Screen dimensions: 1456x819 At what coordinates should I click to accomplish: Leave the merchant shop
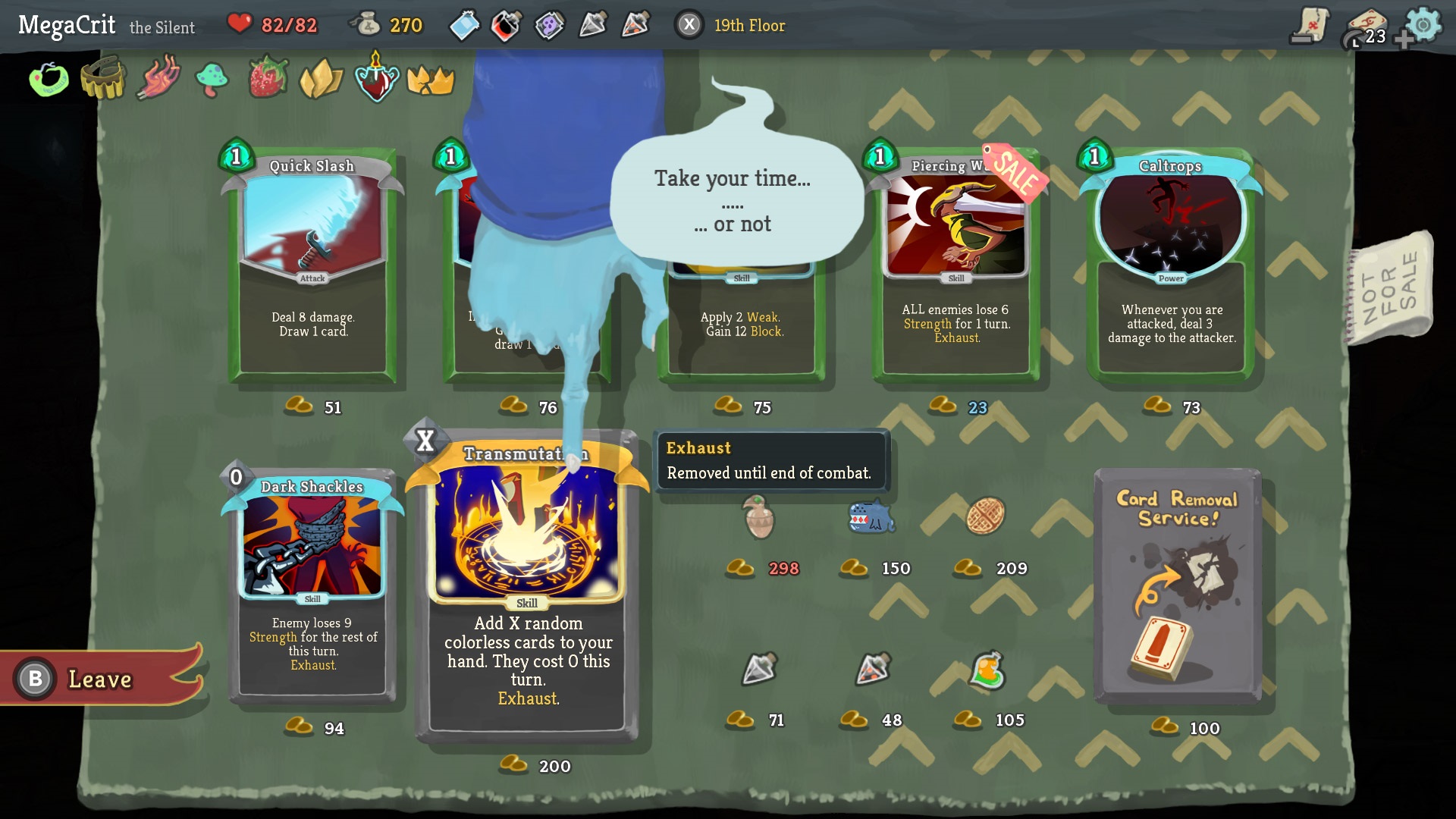pos(99,679)
